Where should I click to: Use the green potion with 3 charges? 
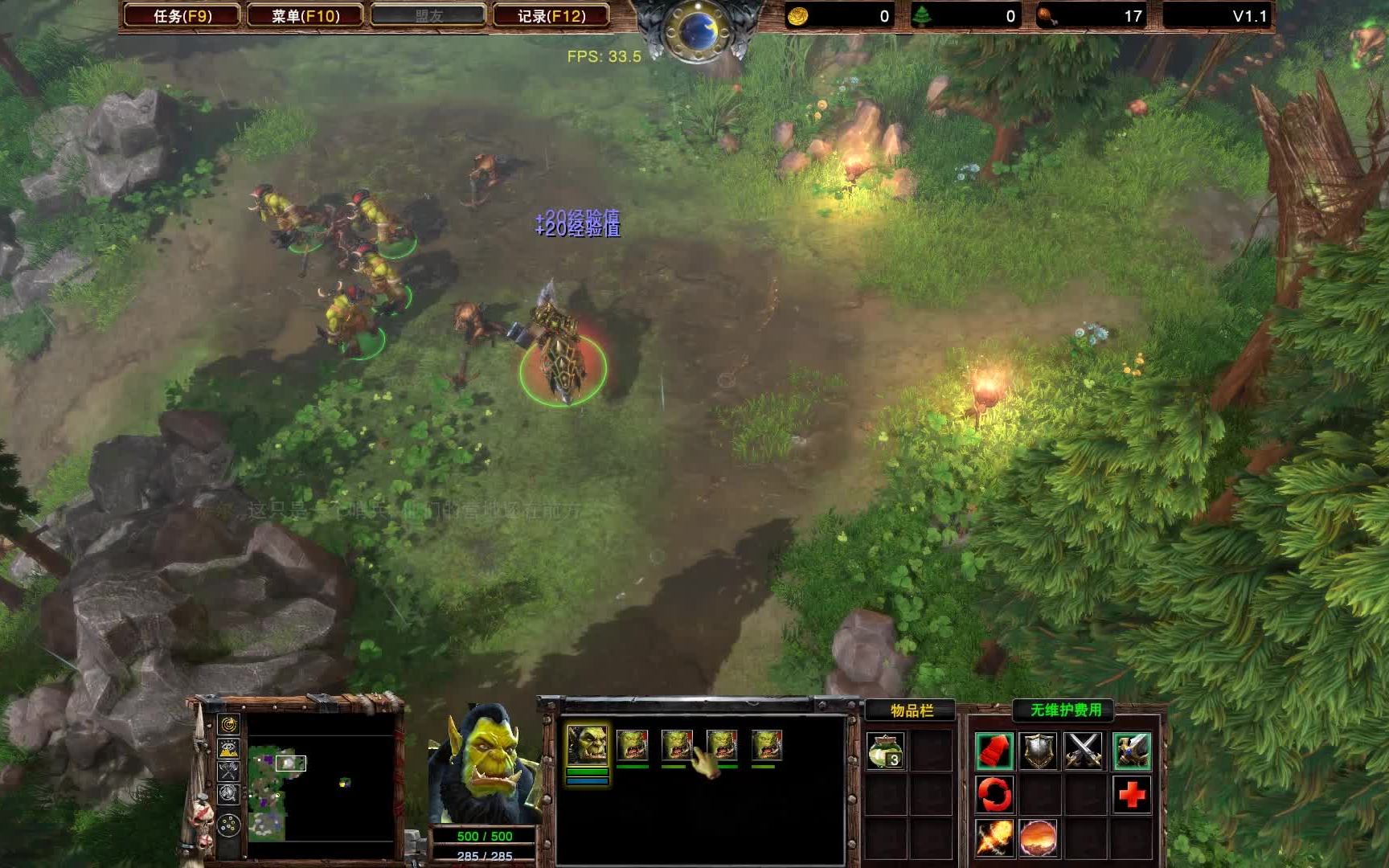[886, 751]
